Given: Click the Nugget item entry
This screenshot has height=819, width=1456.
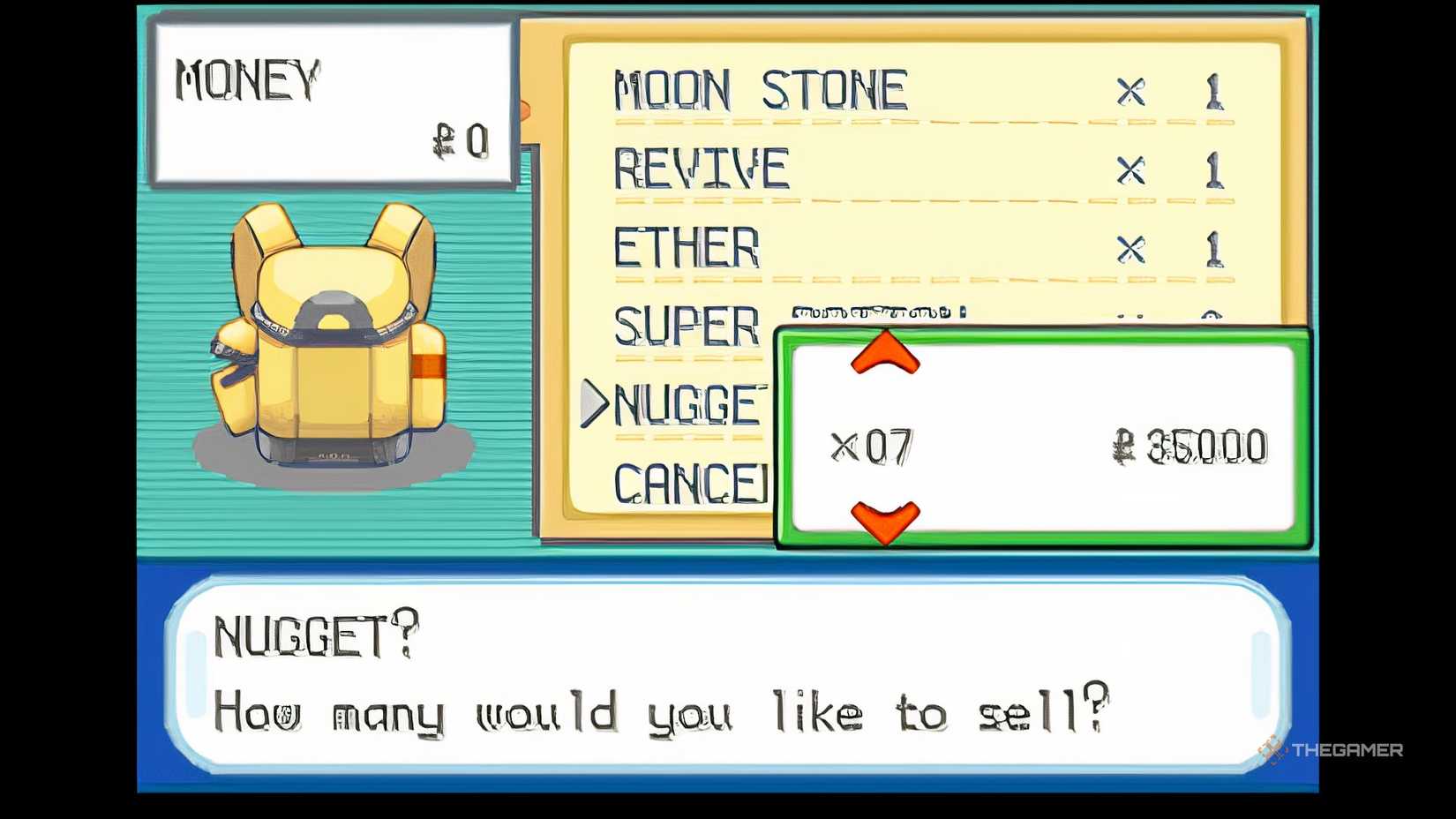Looking at the screenshot, I should point(684,406).
